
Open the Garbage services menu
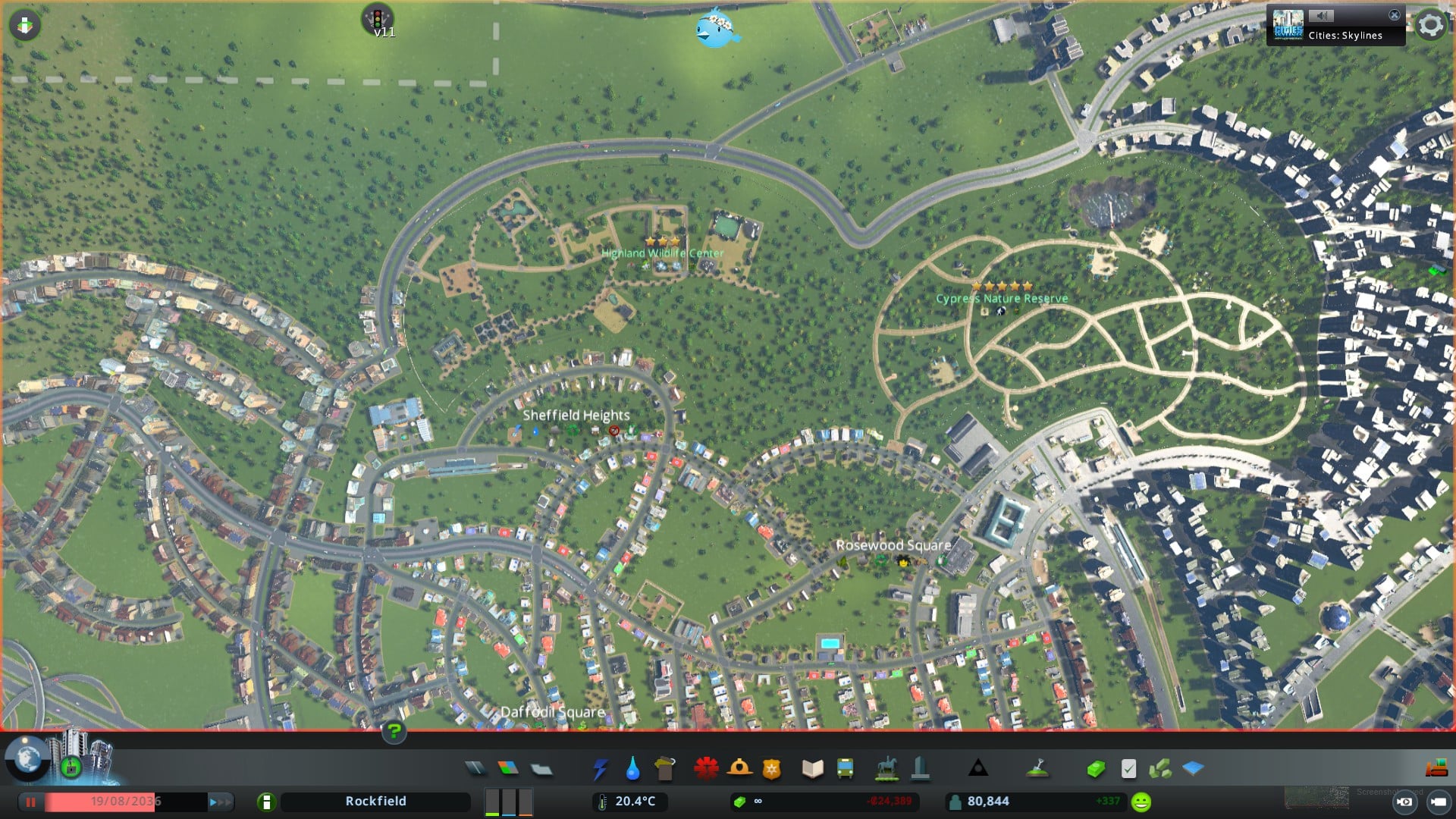[x=665, y=769]
